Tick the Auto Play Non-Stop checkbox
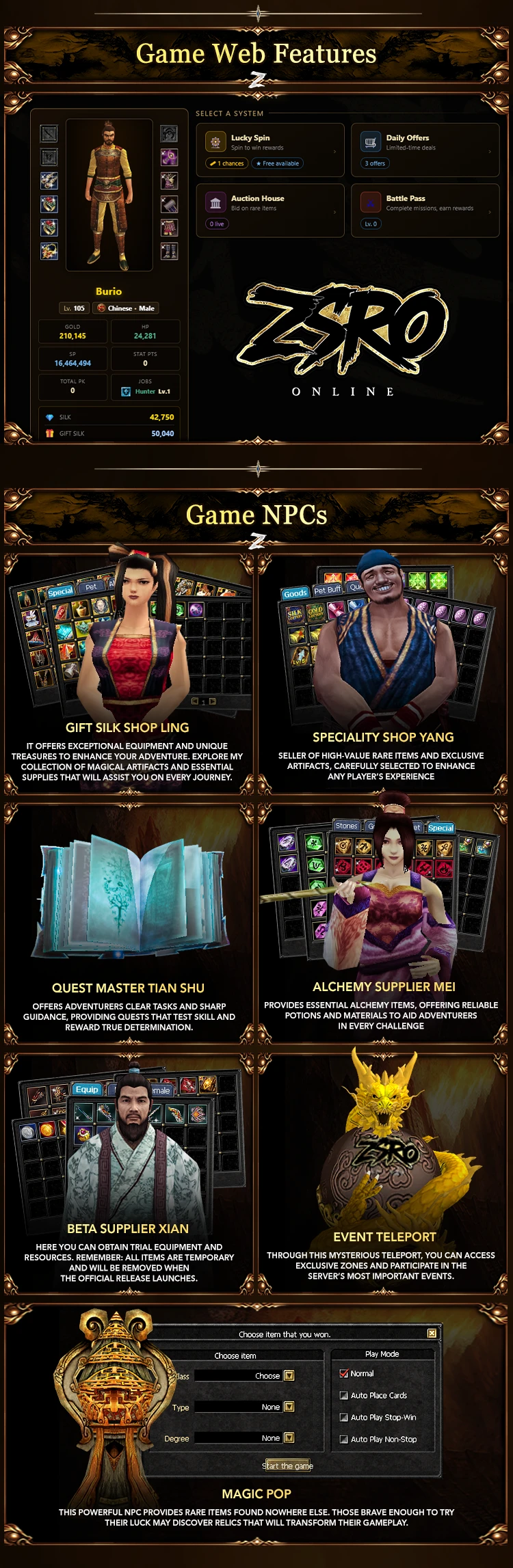 344,1439
